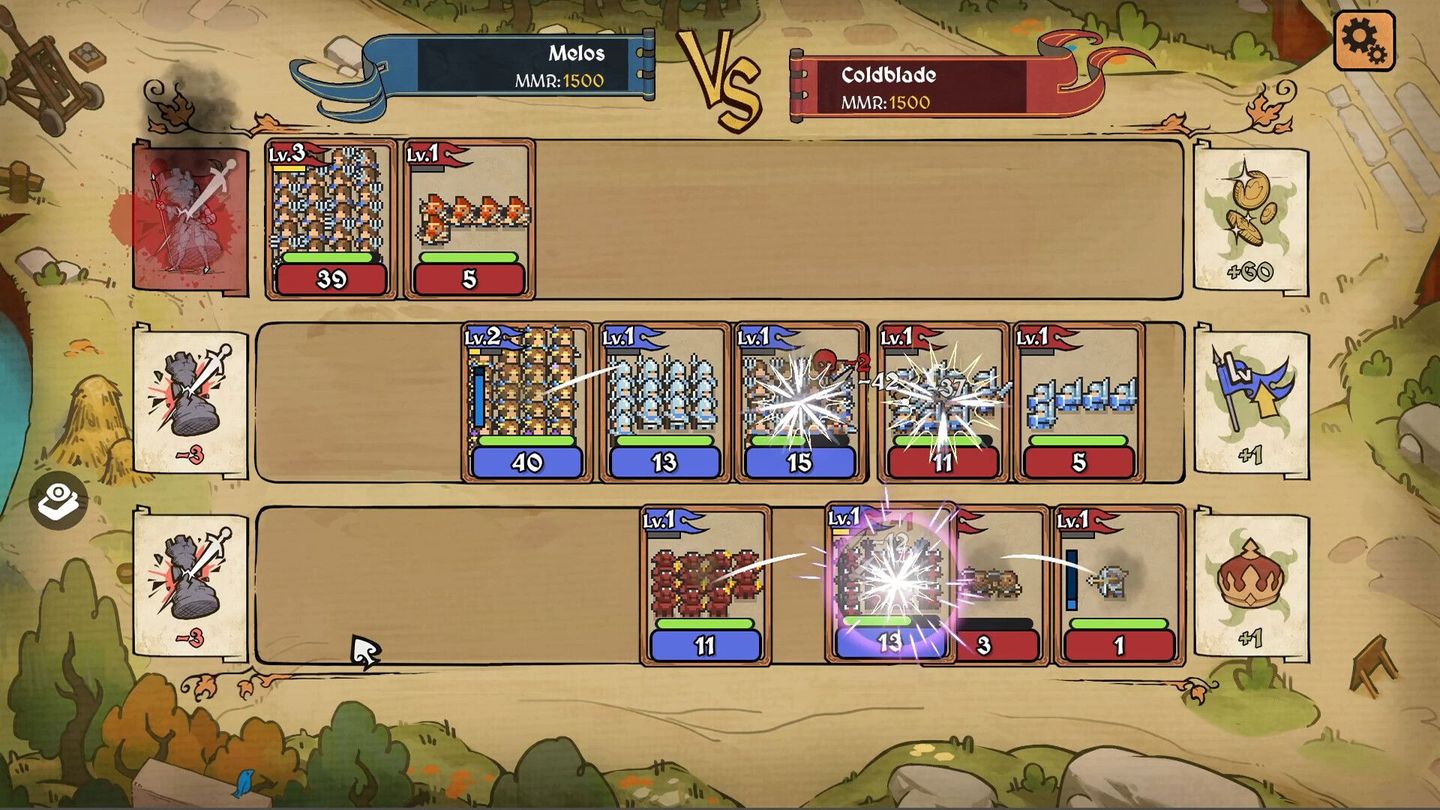Click the green health bar on the Lv.2 card

pos(527,438)
